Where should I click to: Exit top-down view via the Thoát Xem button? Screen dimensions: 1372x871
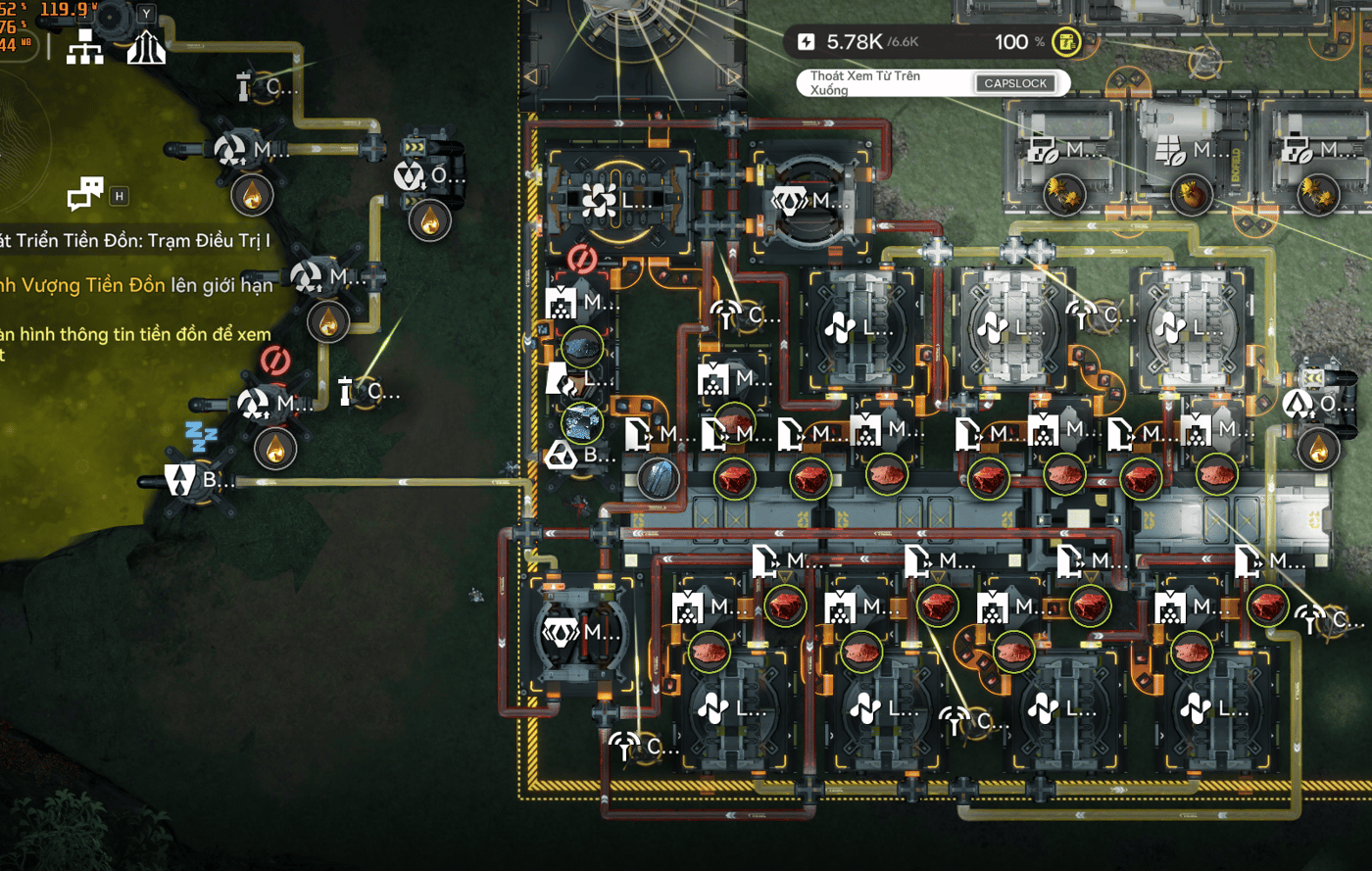coord(1015,83)
